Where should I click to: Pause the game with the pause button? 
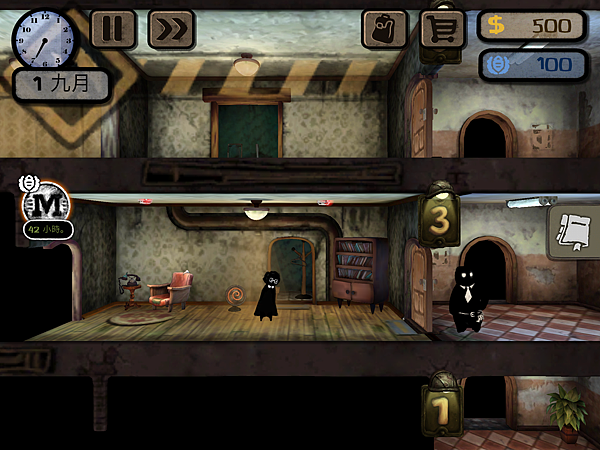(x=113, y=29)
